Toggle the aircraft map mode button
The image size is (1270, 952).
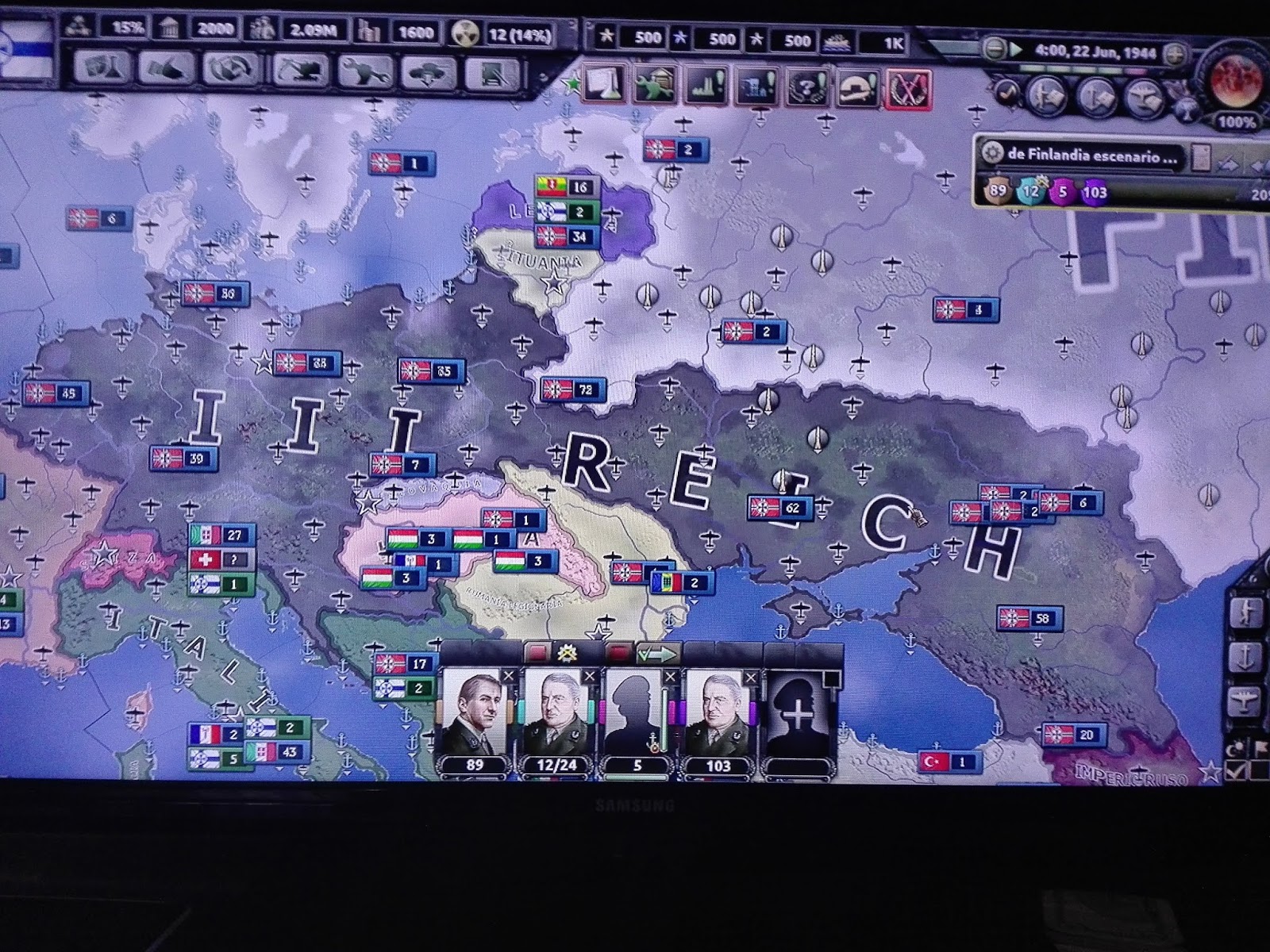1245,701
